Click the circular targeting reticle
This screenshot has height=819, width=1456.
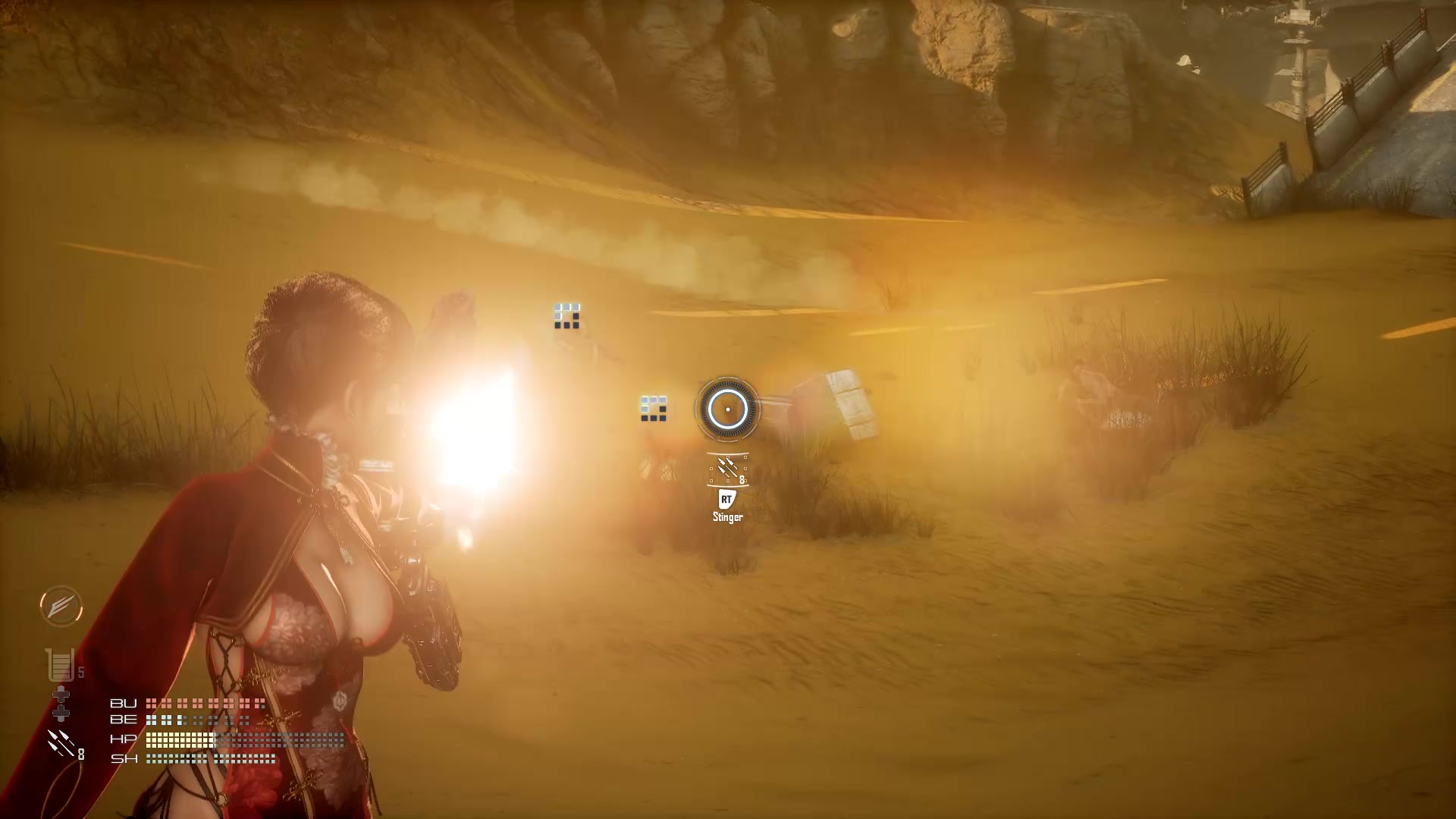point(726,409)
